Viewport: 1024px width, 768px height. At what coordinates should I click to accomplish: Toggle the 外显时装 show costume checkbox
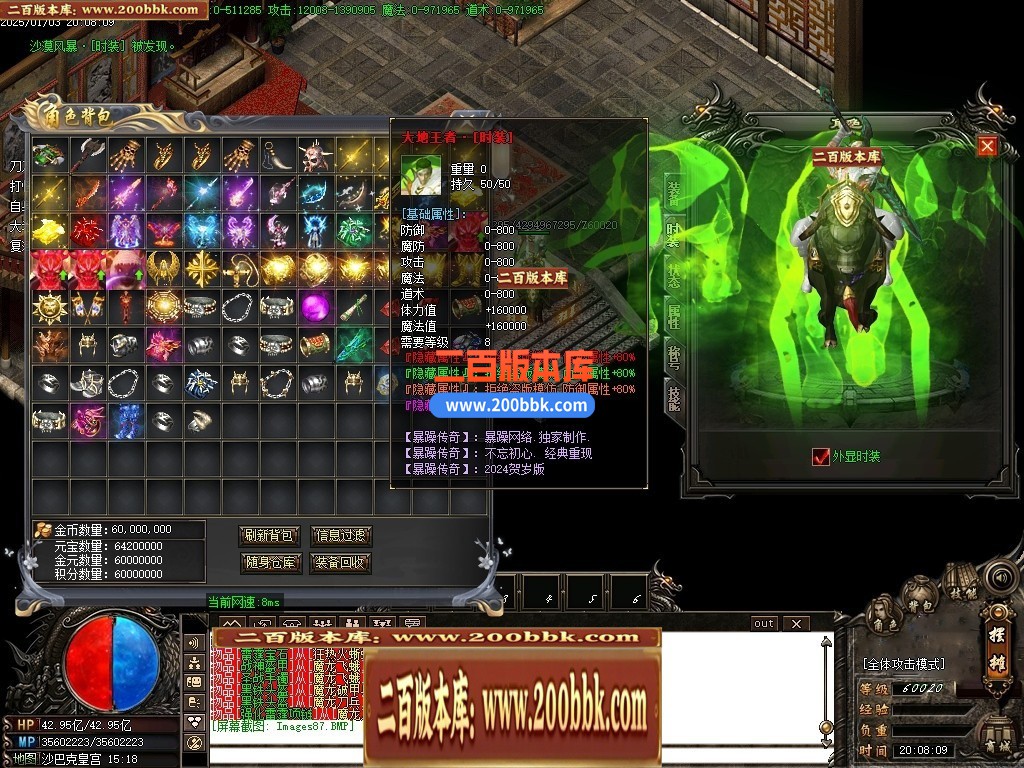click(x=822, y=457)
